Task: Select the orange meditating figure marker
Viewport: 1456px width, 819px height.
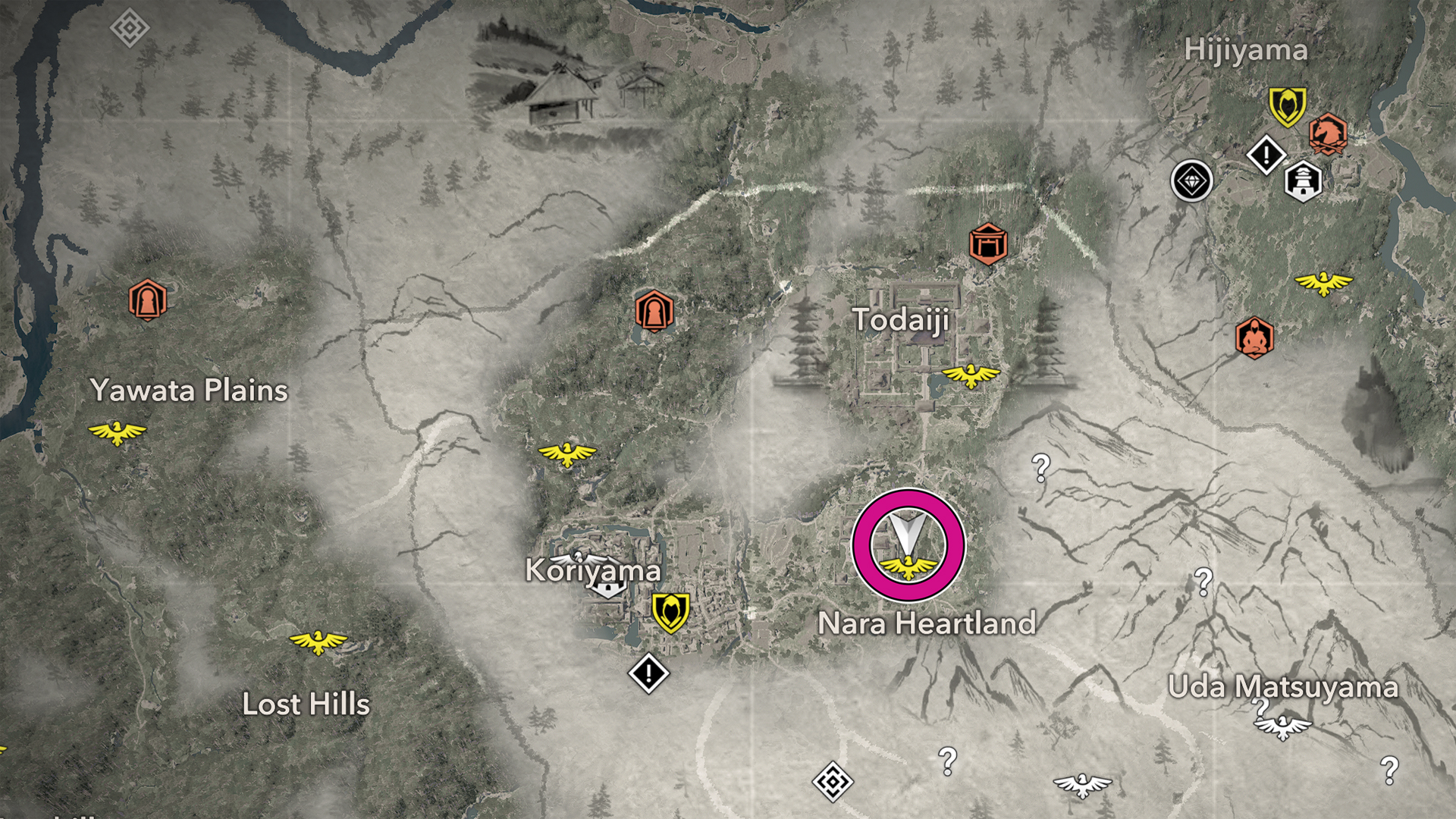Action: pyautogui.click(x=1254, y=337)
